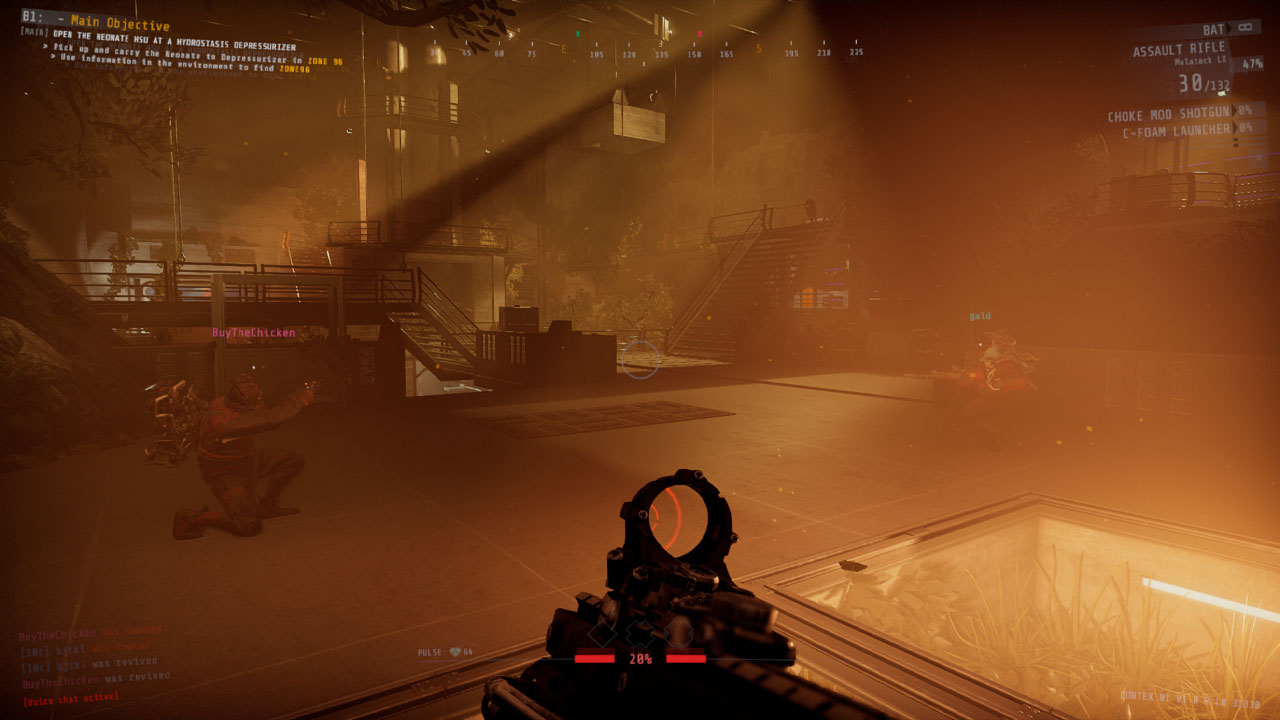
Task: Switch to the Choke Mod Shotgun entry
Action: coord(1170,115)
